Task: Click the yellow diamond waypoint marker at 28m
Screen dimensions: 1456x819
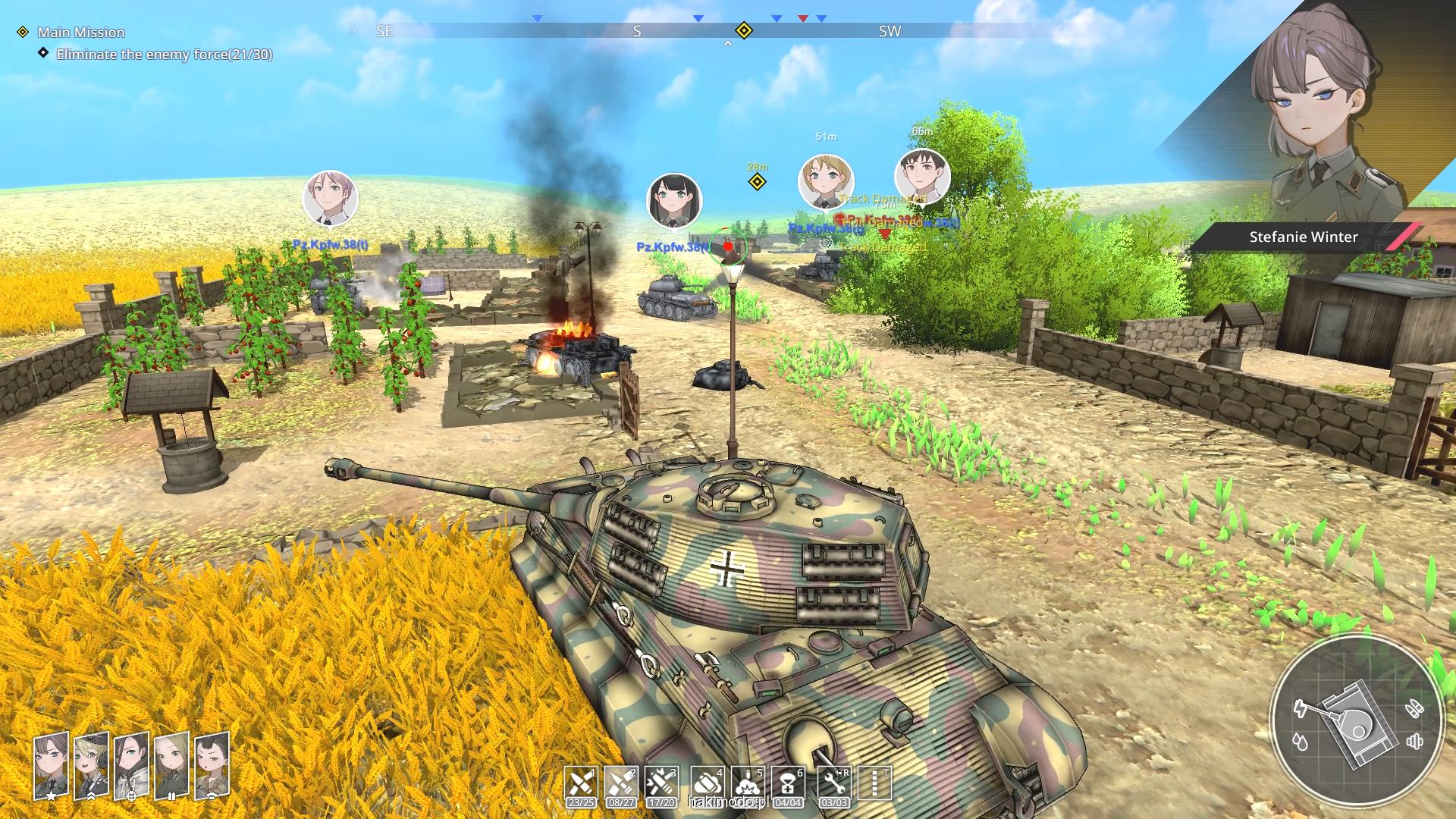Action: (x=757, y=182)
